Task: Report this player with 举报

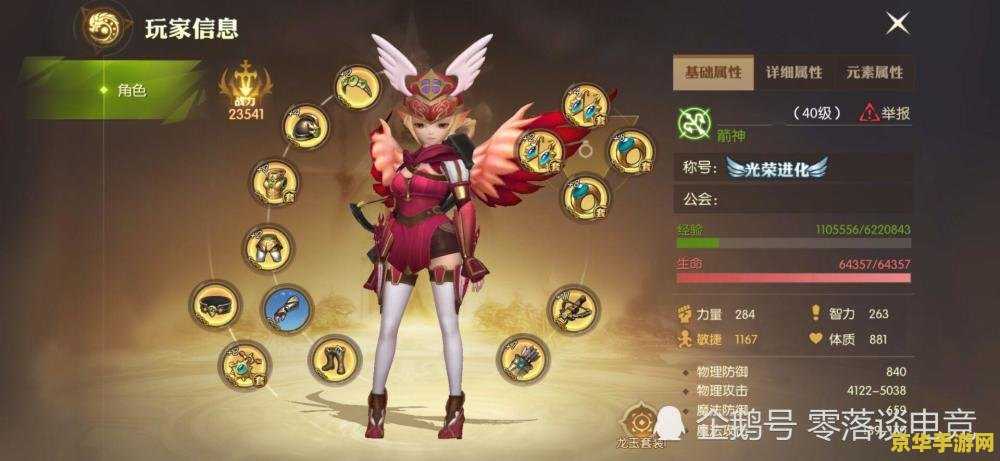Action: (886, 114)
